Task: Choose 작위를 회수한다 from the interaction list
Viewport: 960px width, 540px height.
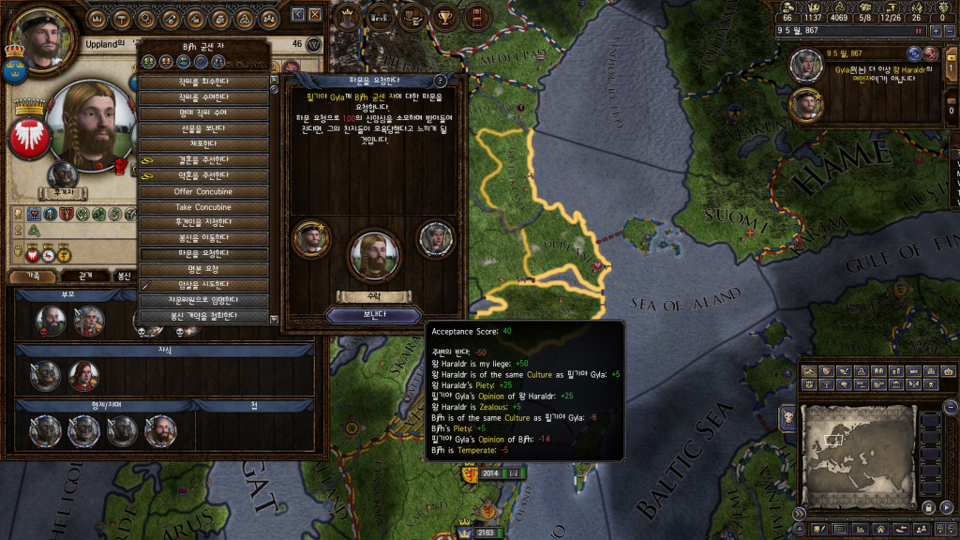Action: 203,82
